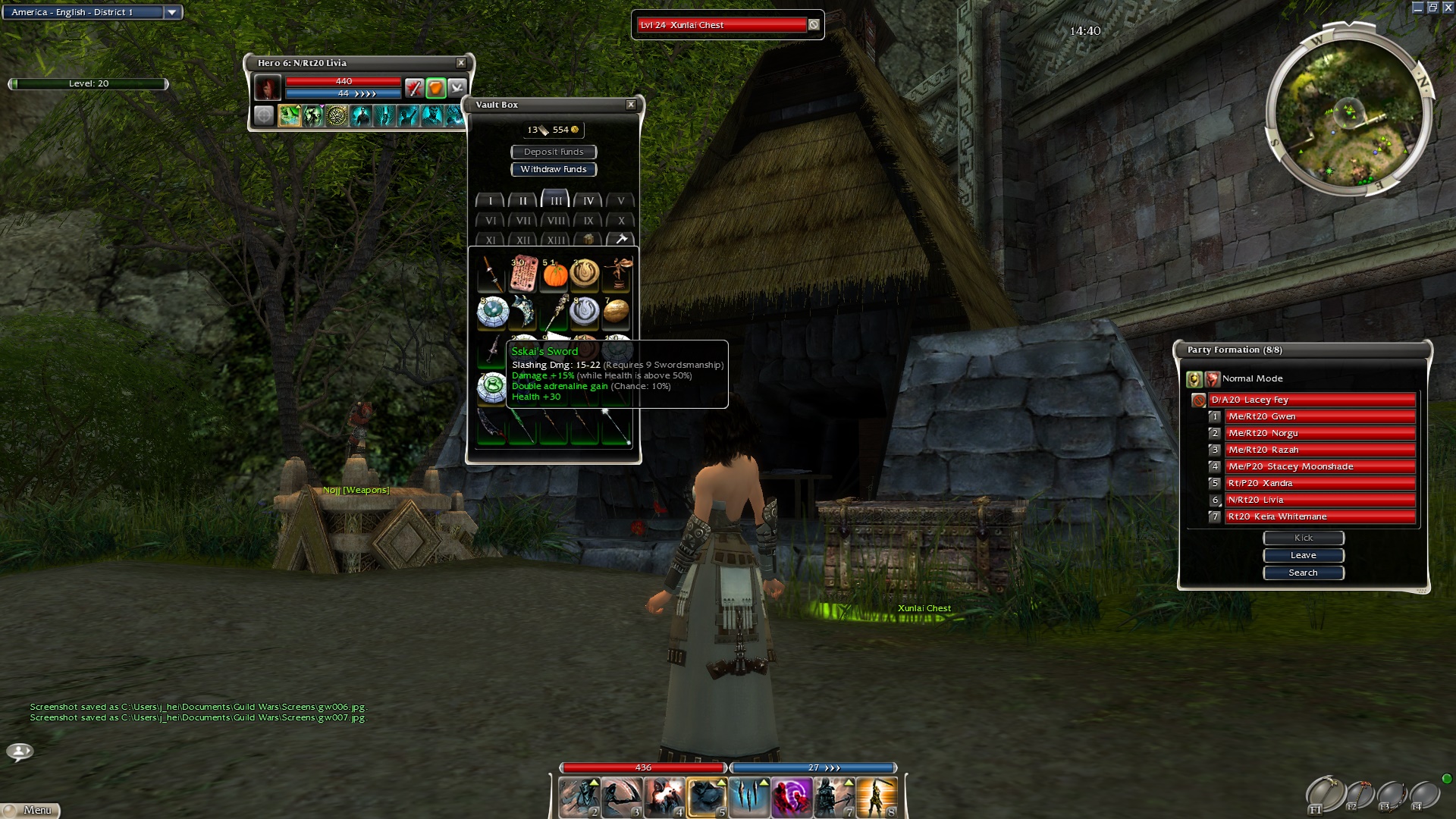The height and width of the screenshot is (819, 1456).
Task: Select Rt20 Keira Whitemane in party list
Action: pyautogui.click(x=1319, y=516)
